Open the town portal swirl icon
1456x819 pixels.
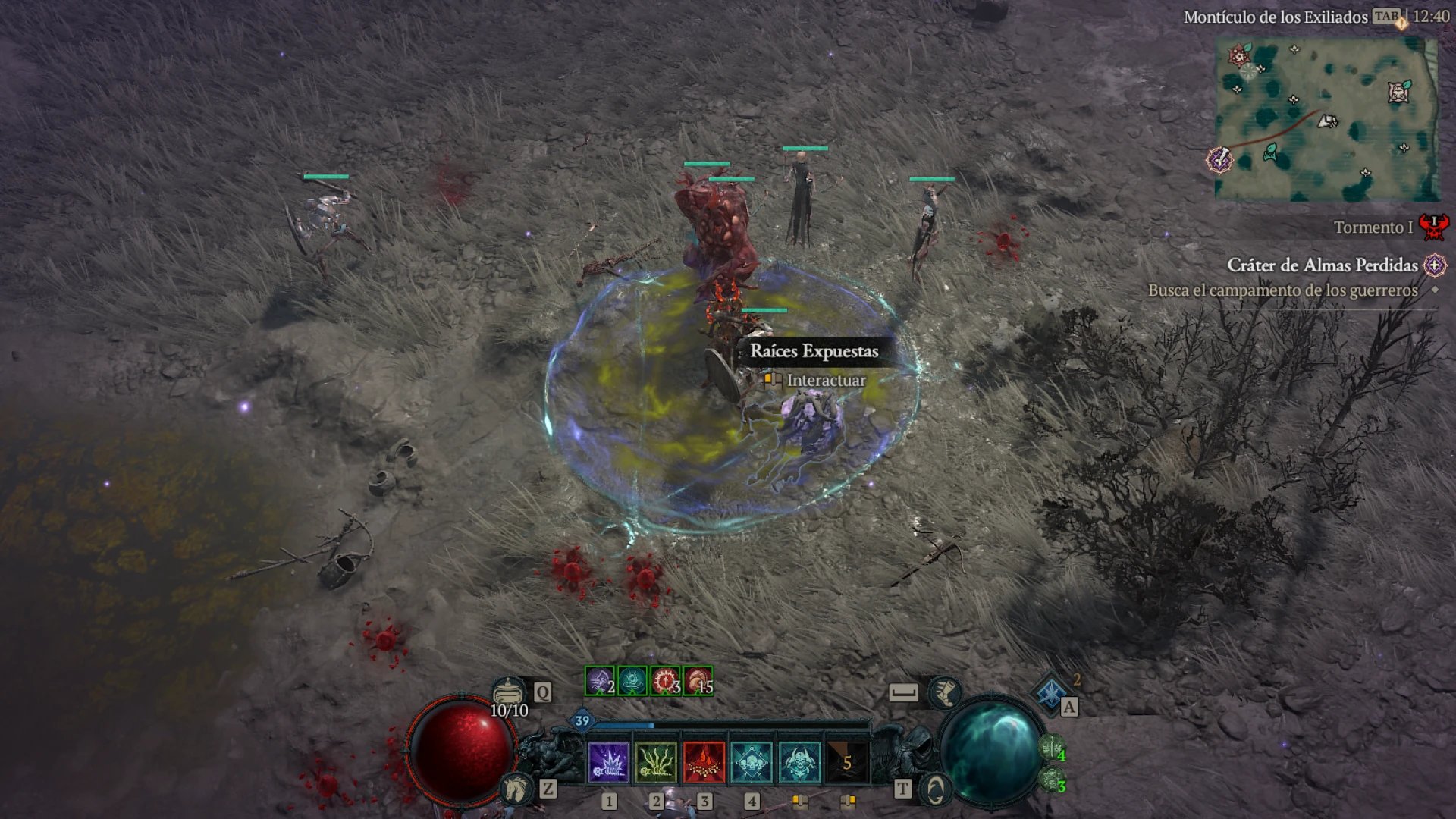pos(936,790)
